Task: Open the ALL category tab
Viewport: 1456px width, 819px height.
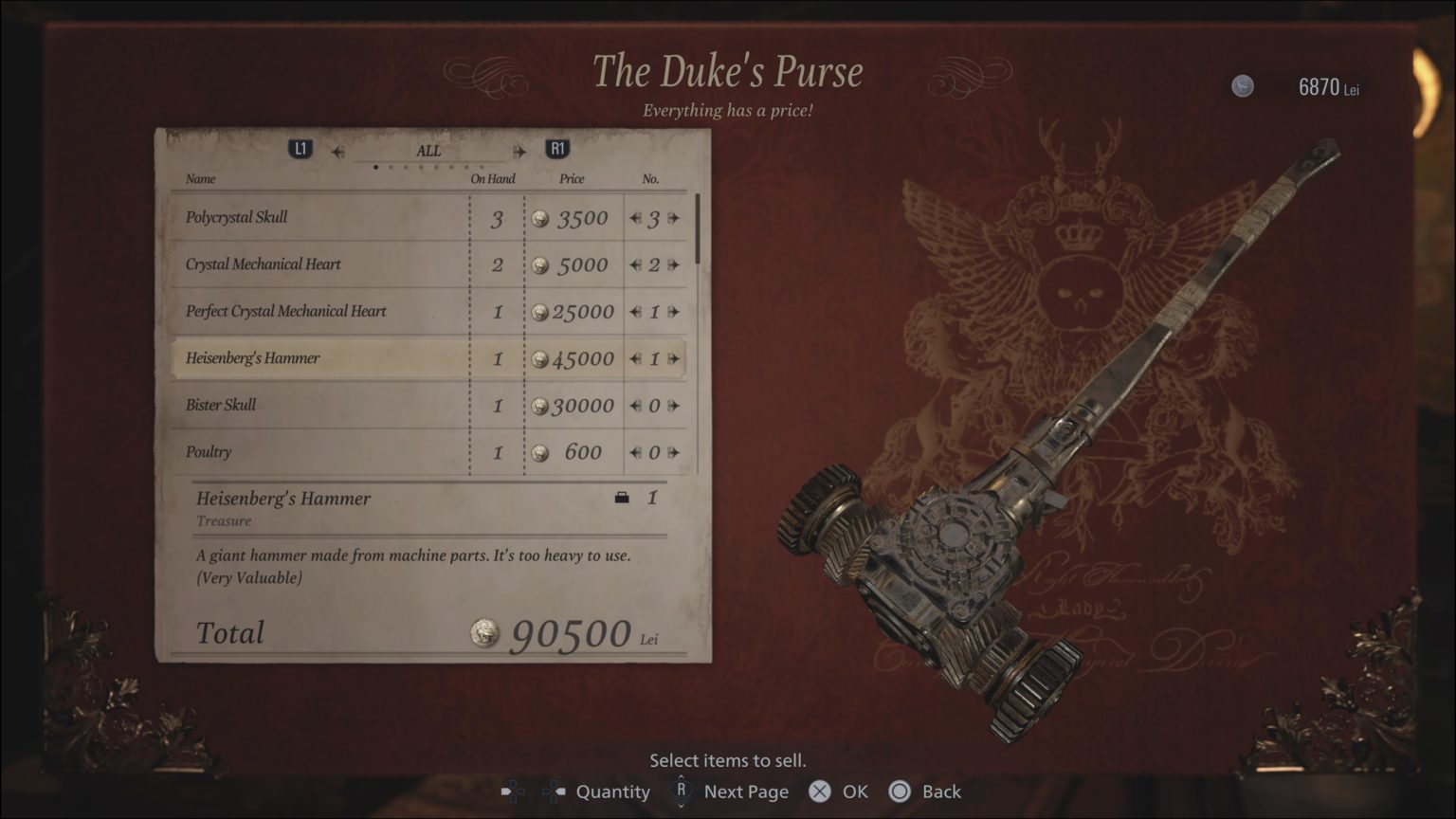Action: 428,150
